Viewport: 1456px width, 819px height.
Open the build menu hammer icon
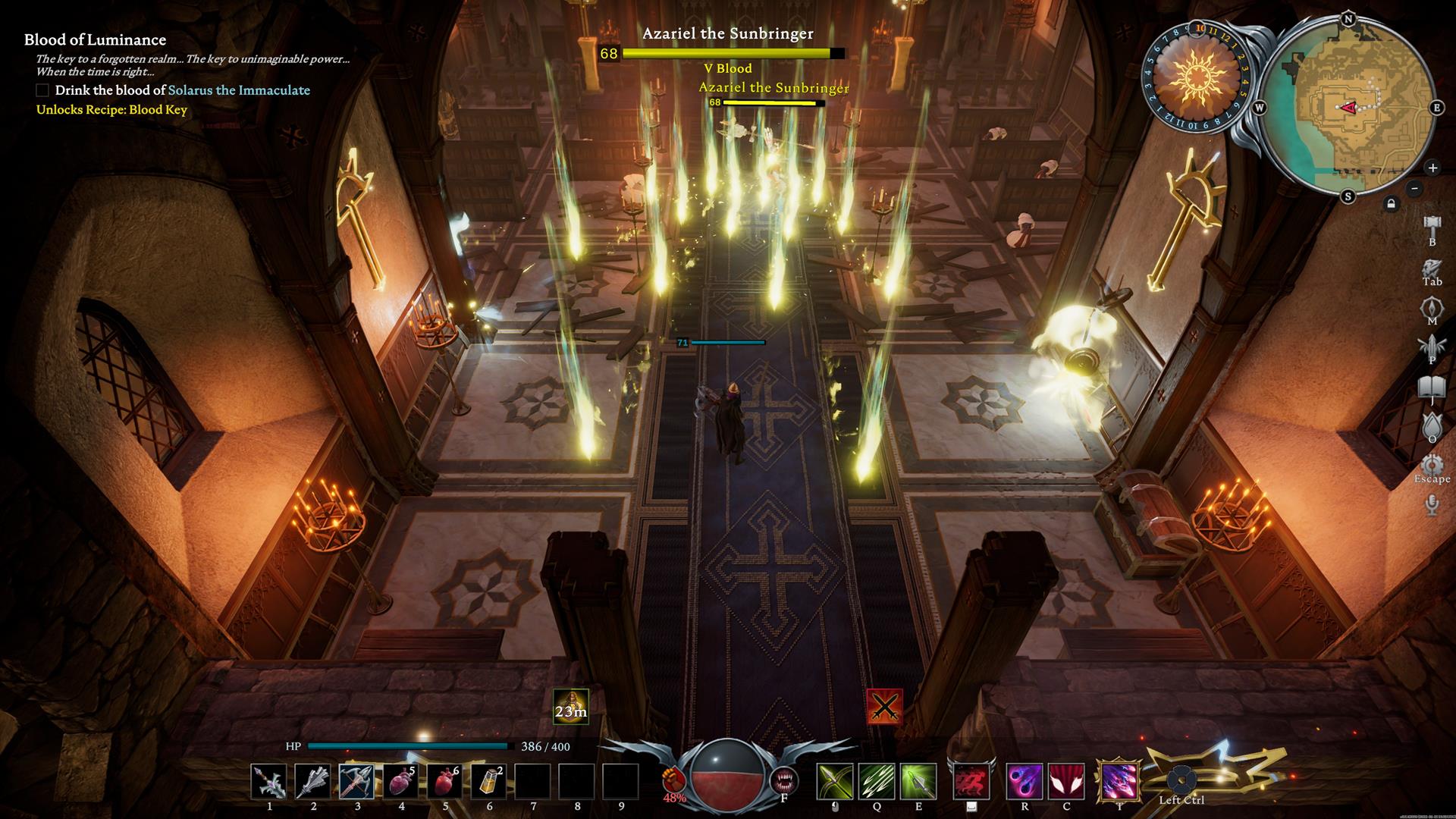(1432, 226)
